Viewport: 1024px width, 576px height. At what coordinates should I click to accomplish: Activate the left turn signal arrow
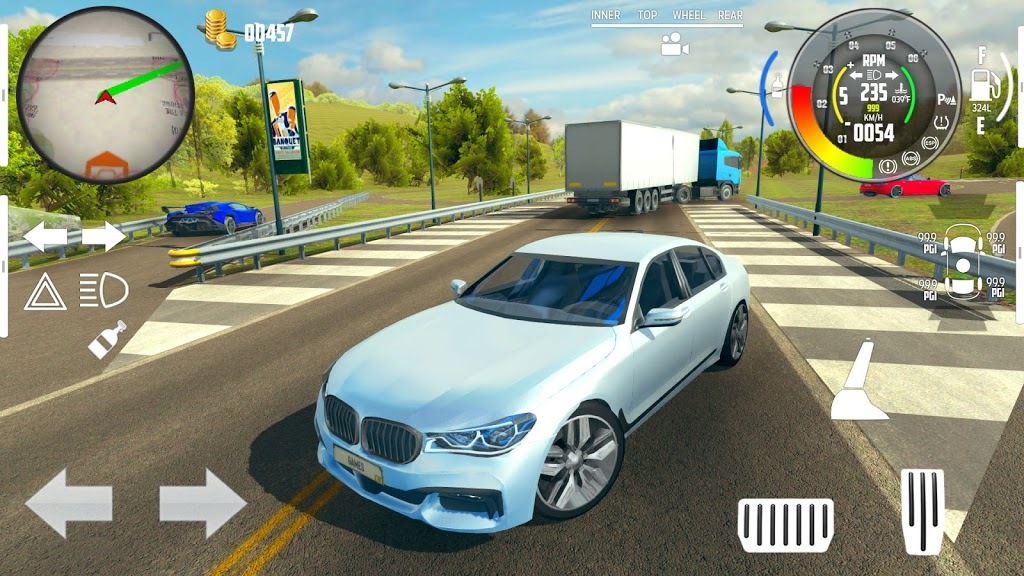45,237
